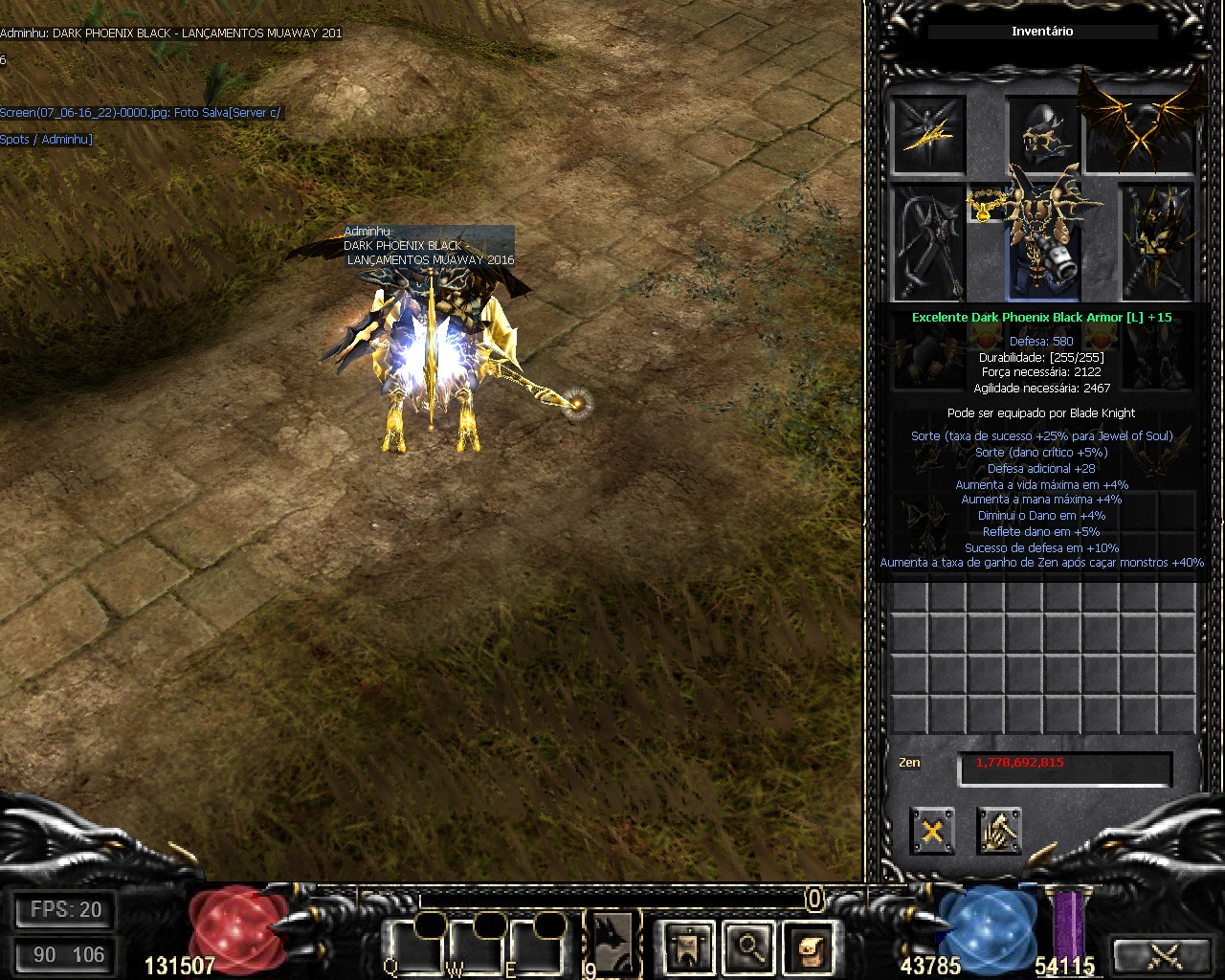The height and width of the screenshot is (980, 1225).
Task: Open the scroll icon in bottom bar
Action: [809, 947]
